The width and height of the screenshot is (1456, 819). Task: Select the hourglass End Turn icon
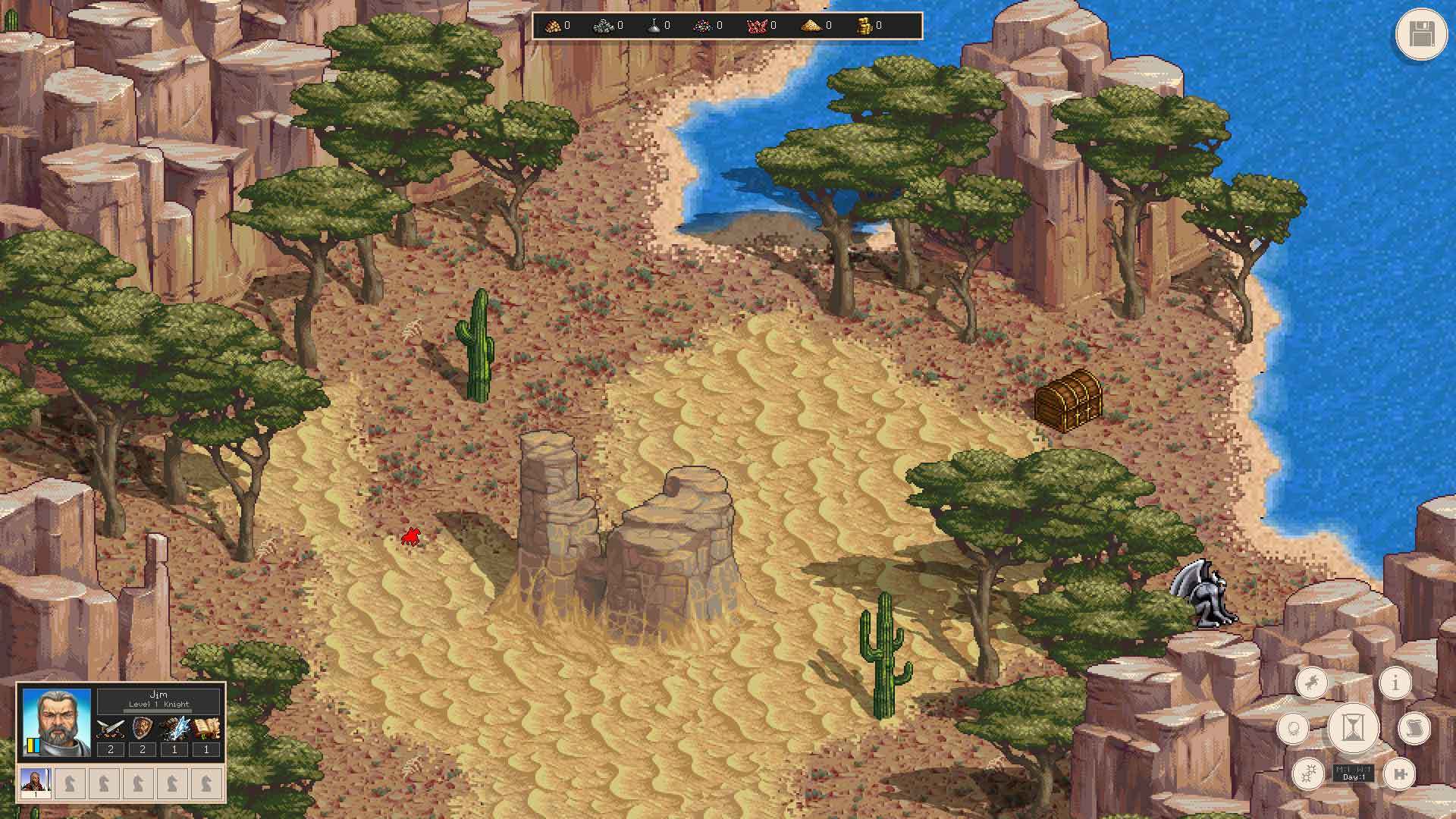[x=1352, y=727]
